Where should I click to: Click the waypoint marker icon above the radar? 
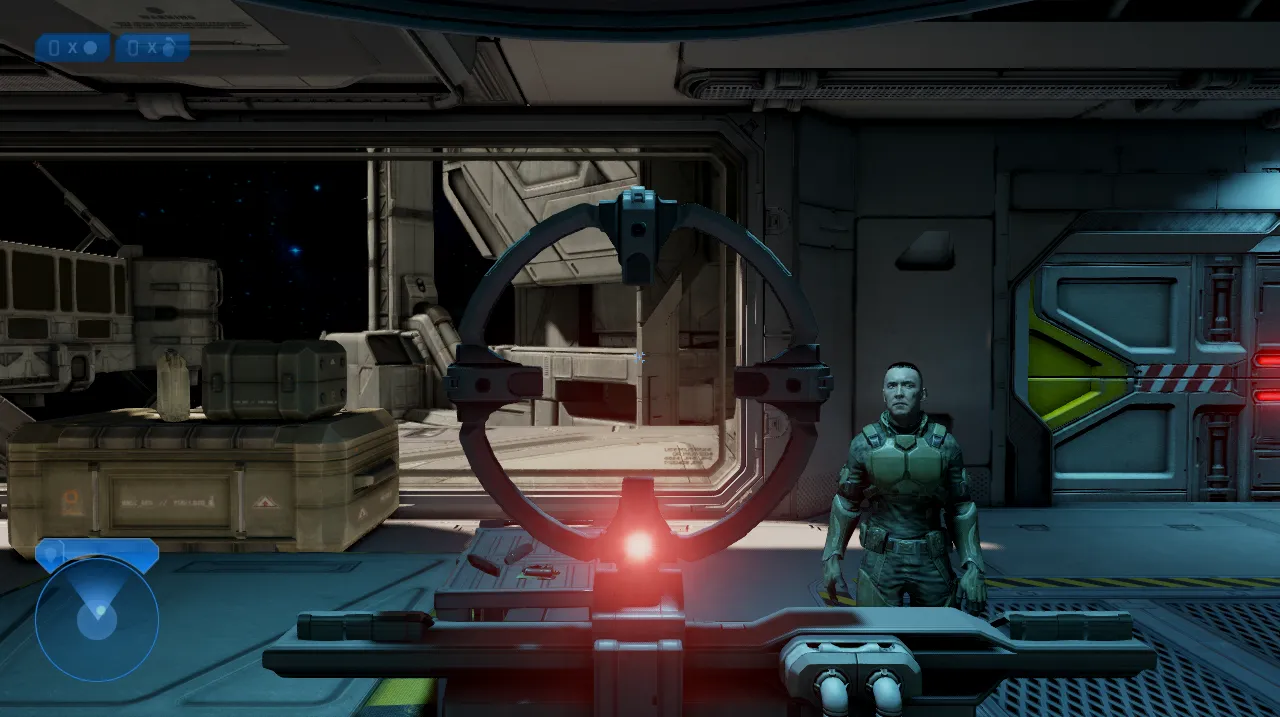50,553
